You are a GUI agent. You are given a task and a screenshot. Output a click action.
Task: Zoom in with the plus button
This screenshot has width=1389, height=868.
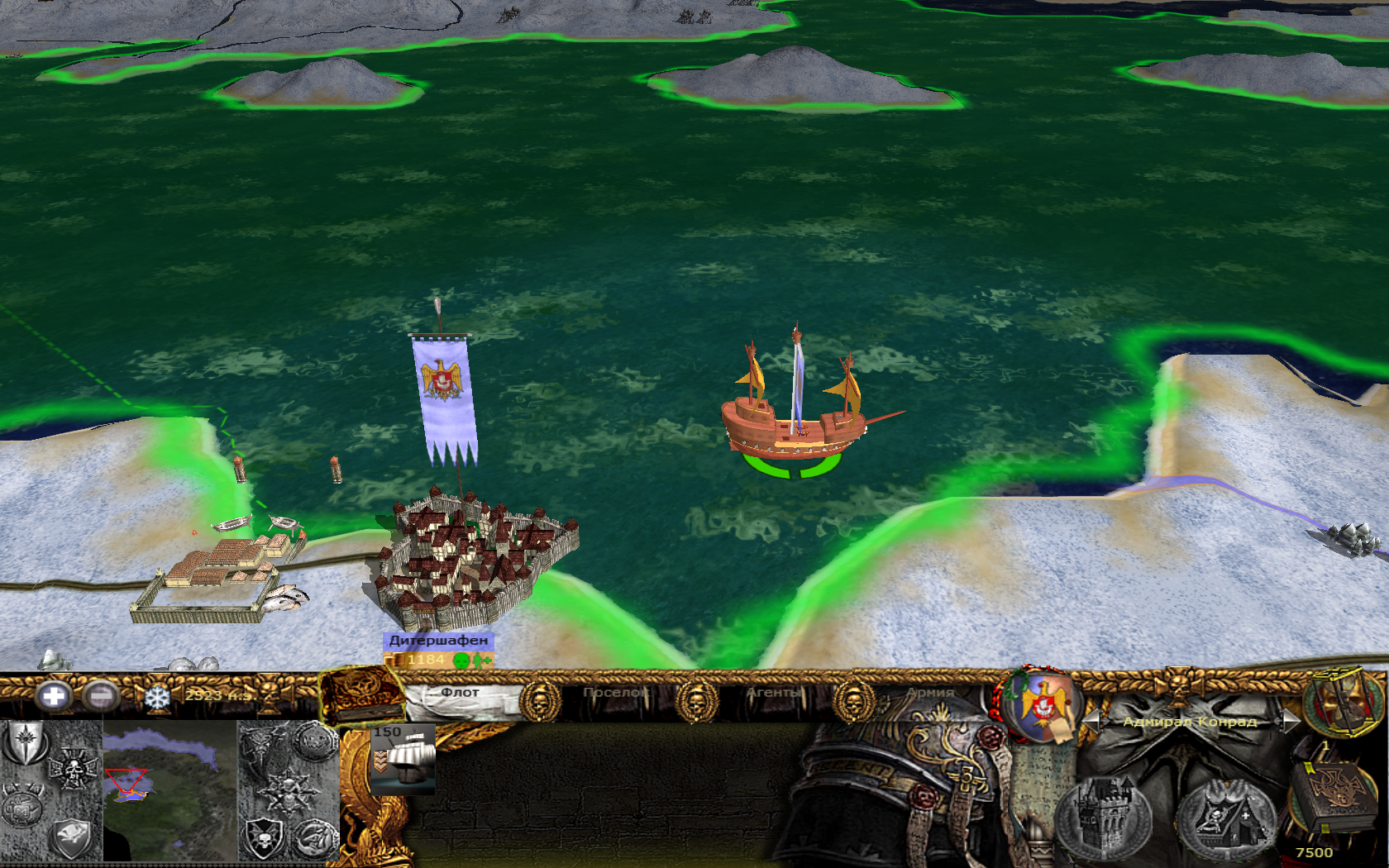coord(53,696)
